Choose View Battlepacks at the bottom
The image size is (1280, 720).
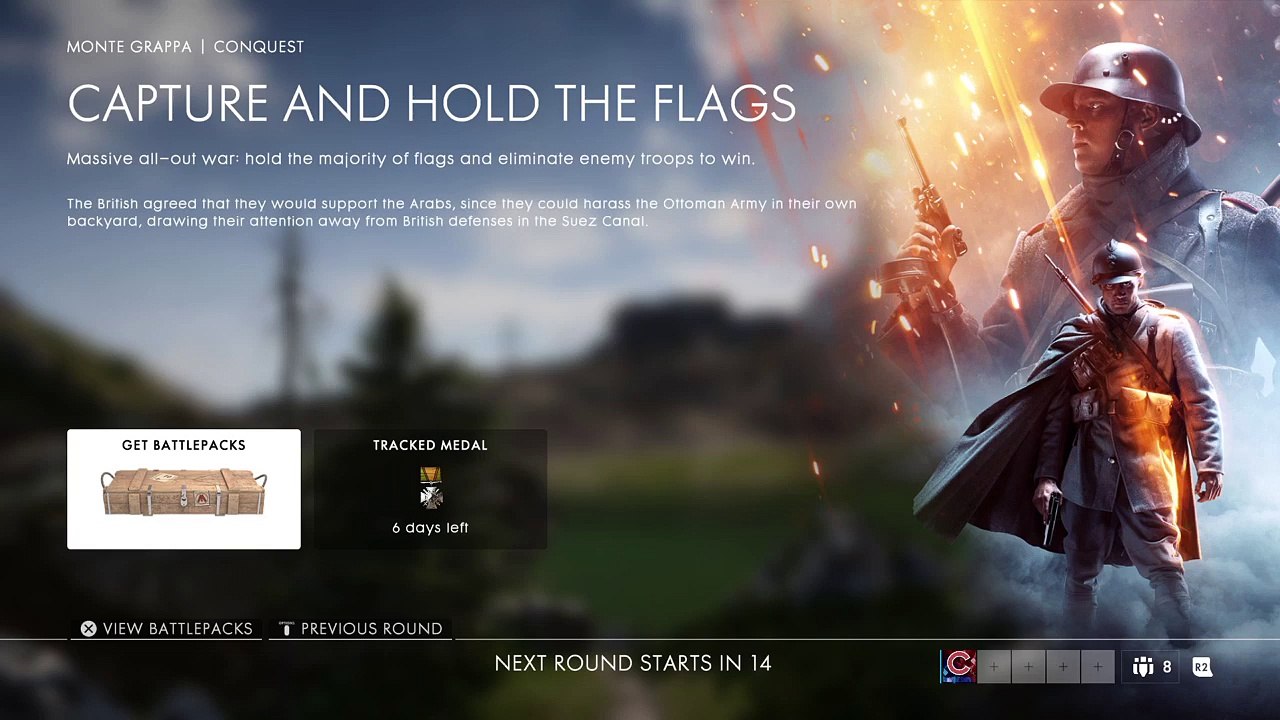[x=167, y=629]
